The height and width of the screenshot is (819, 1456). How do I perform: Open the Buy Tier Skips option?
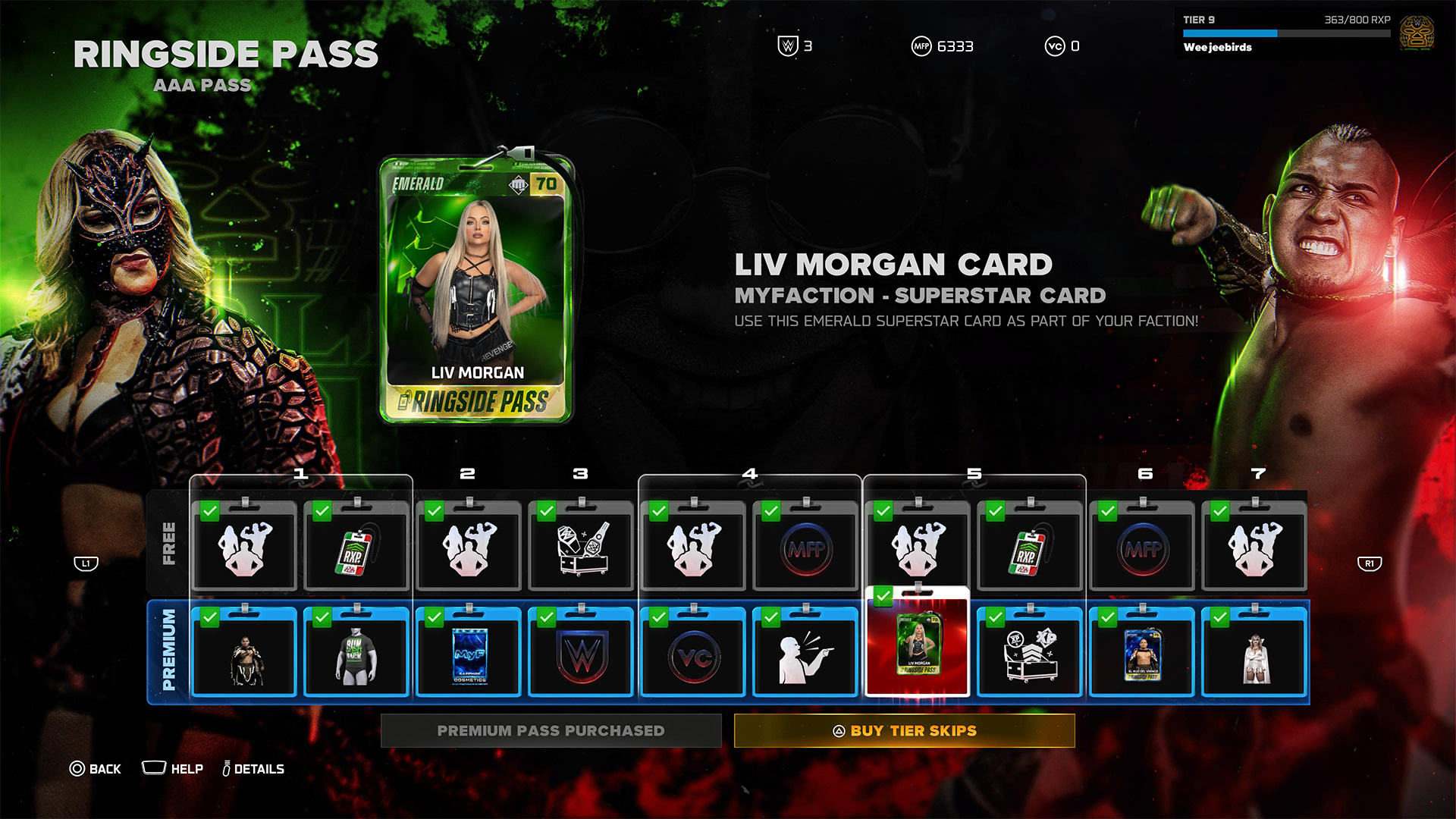904,730
